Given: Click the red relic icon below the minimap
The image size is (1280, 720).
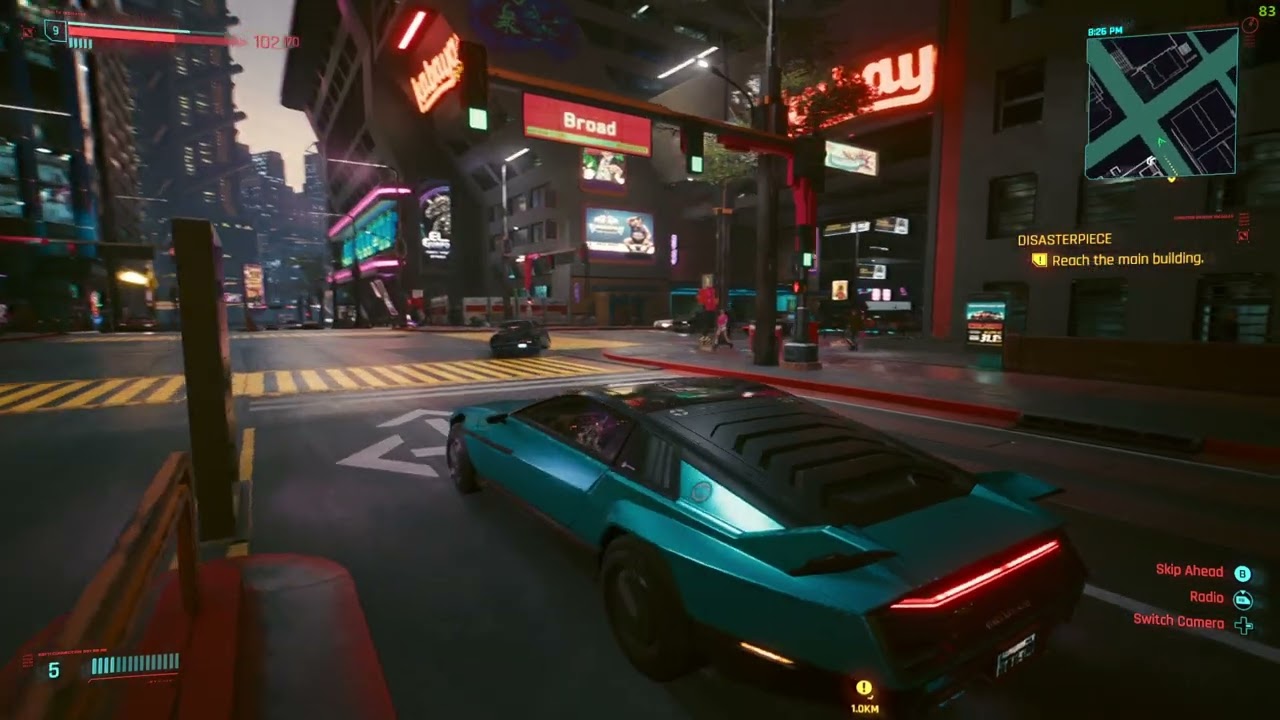Looking at the screenshot, I should [x=1243, y=236].
